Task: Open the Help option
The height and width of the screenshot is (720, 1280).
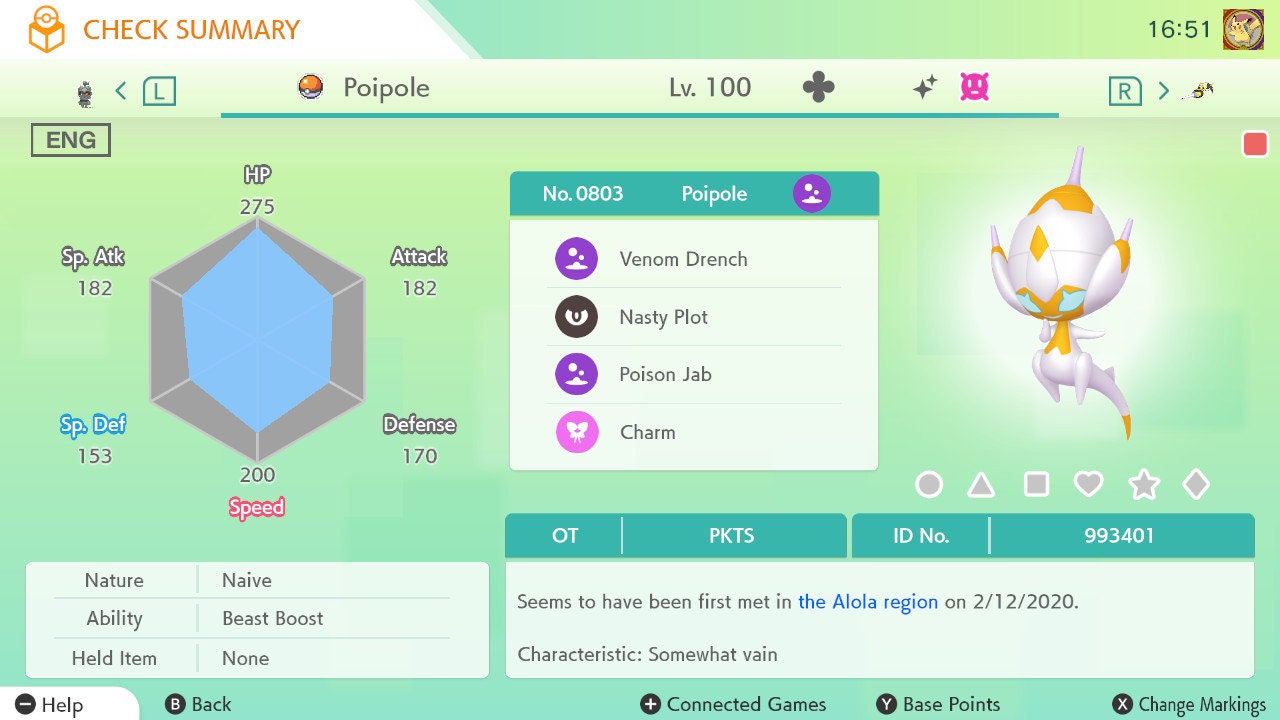Action: tap(50, 704)
